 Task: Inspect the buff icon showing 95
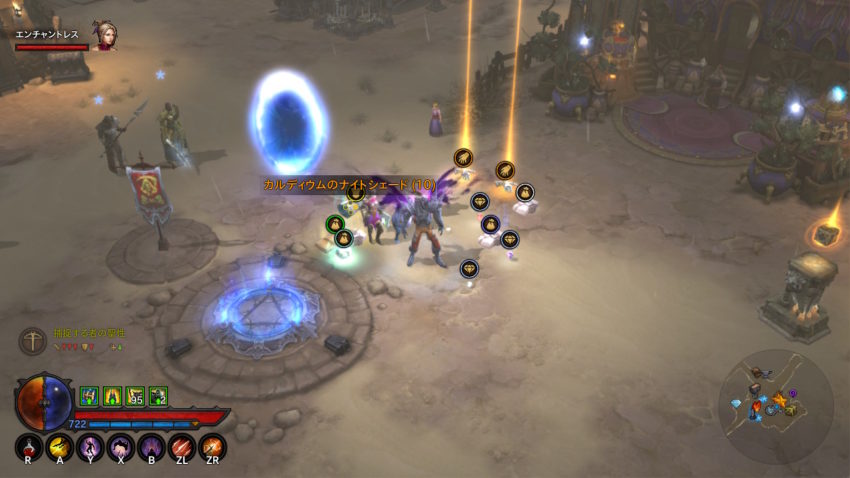click(135, 396)
